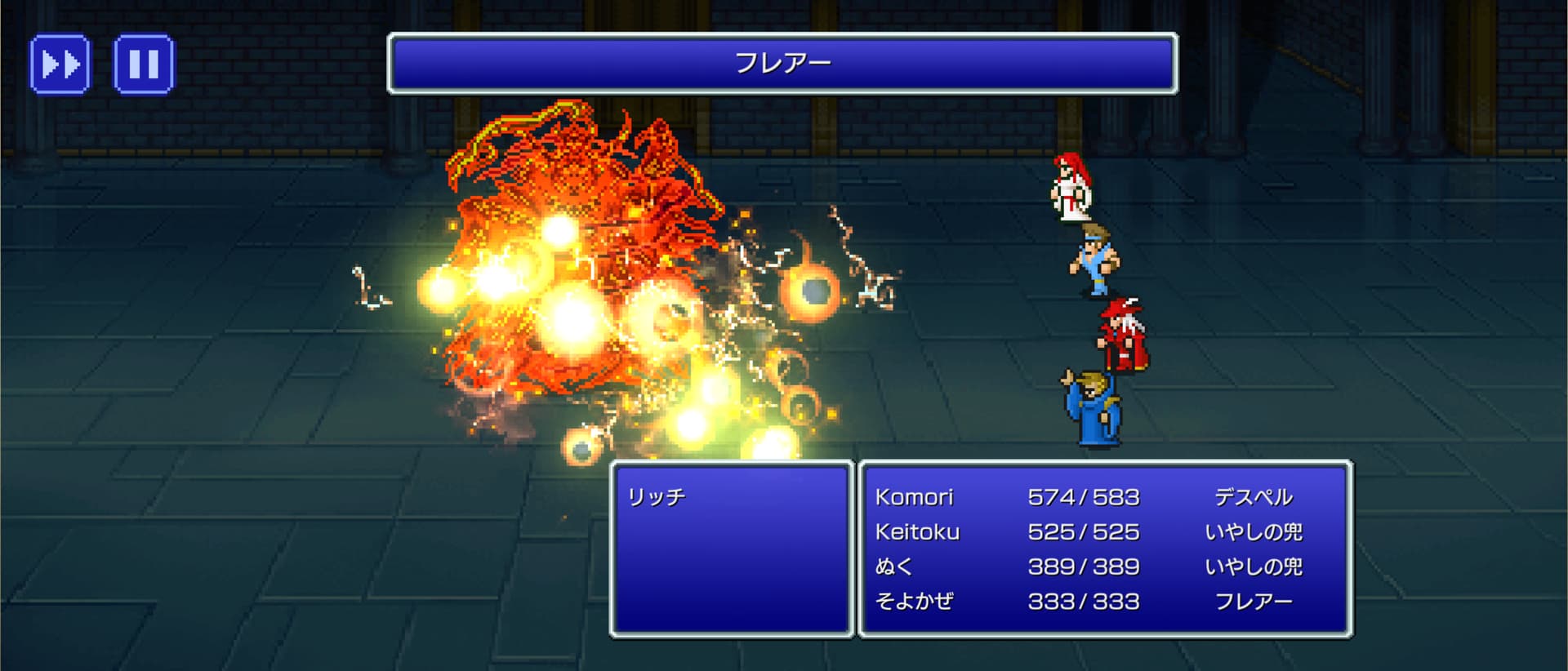Select the そよかぜ party member row
Image resolution: width=1568 pixels, height=671 pixels.
(1104, 602)
